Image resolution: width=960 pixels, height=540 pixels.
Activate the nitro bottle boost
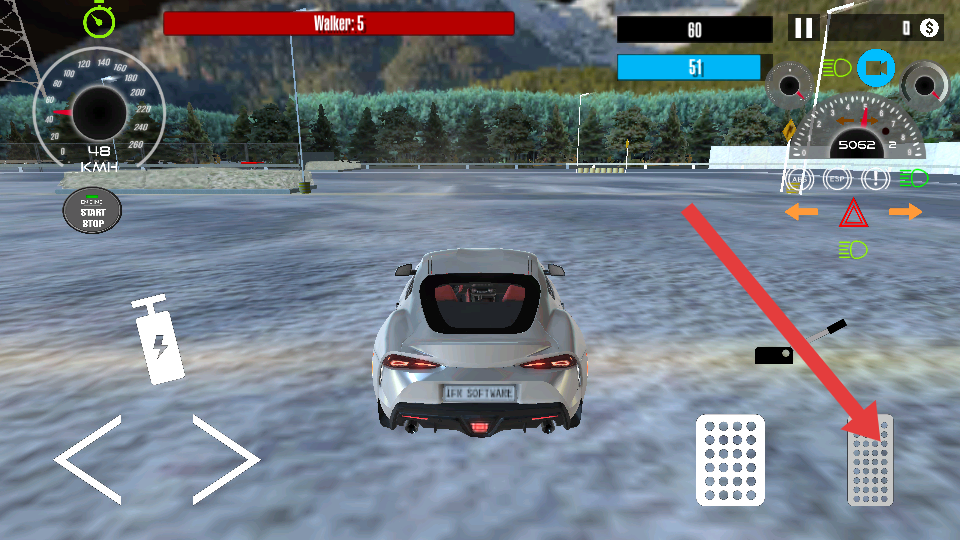coord(160,342)
